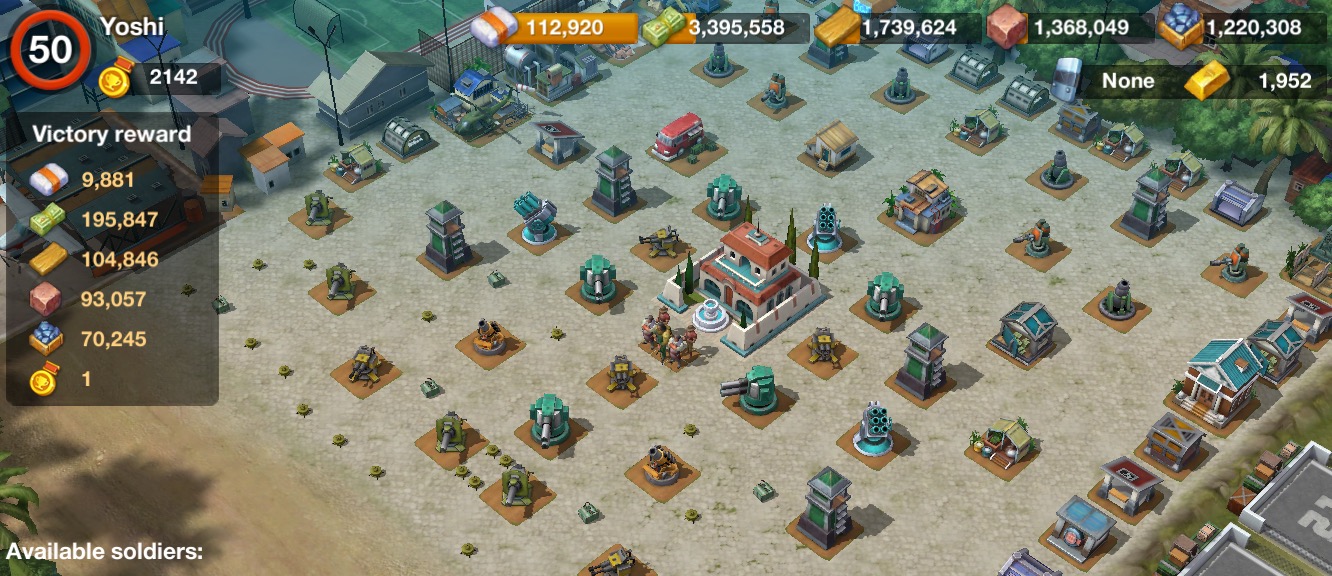Image resolution: width=1332 pixels, height=576 pixels.
Task: Select the cash resource bar
Action: tap(726, 28)
